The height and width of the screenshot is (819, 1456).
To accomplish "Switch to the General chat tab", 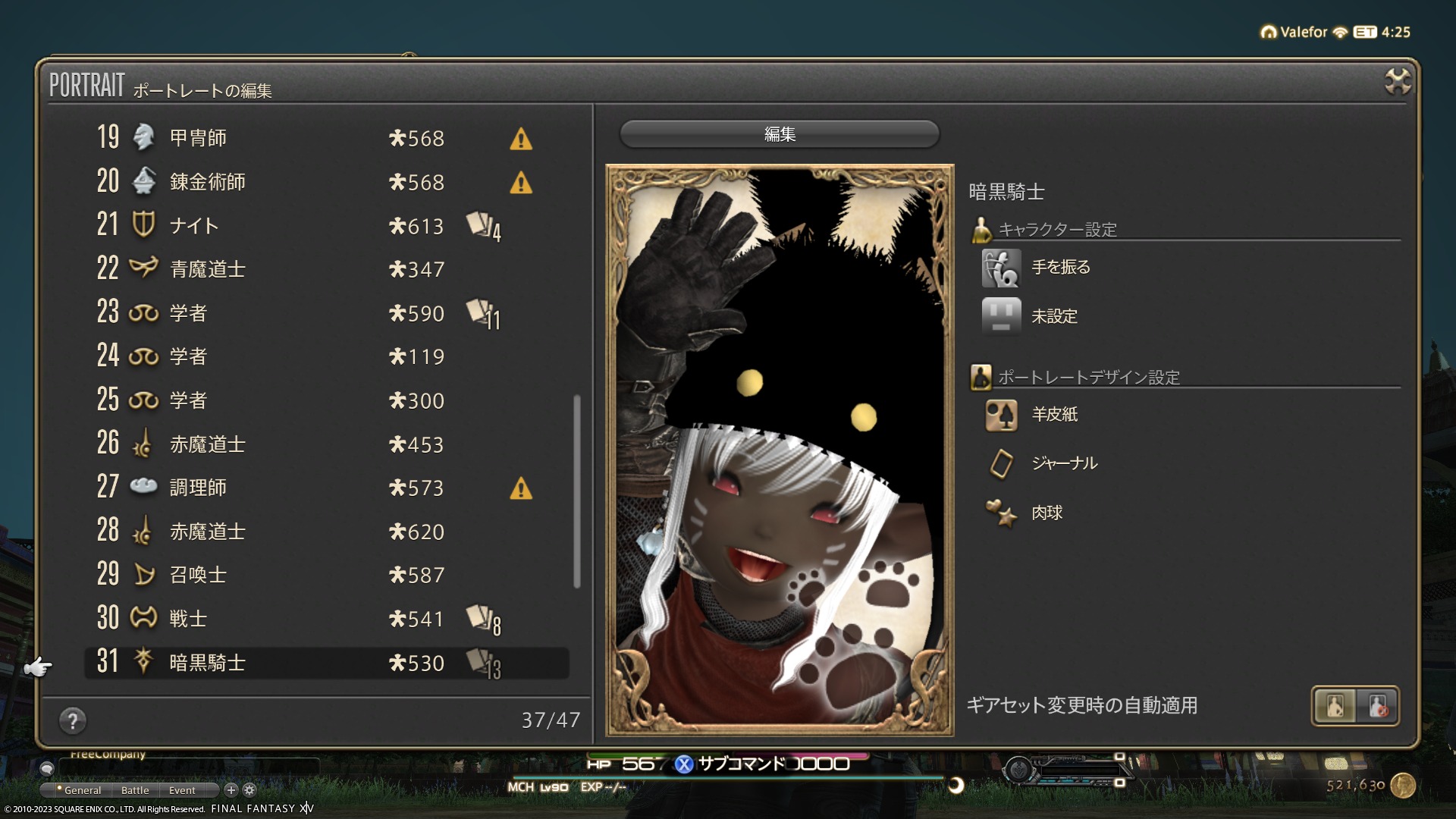I will point(82,790).
